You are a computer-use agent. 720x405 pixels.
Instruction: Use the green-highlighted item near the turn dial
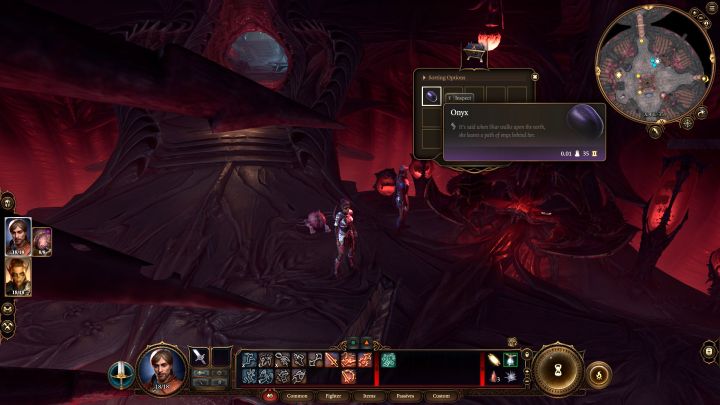pyautogui.click(x=511, y=359)
